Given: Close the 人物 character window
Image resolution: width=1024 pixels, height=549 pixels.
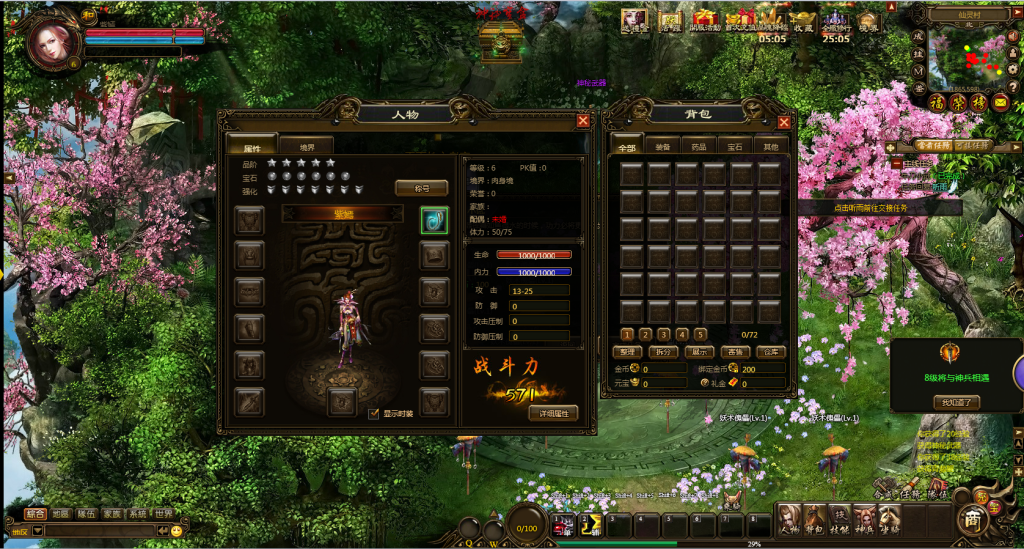Looking at the screenshot, I should pos(583,121).
